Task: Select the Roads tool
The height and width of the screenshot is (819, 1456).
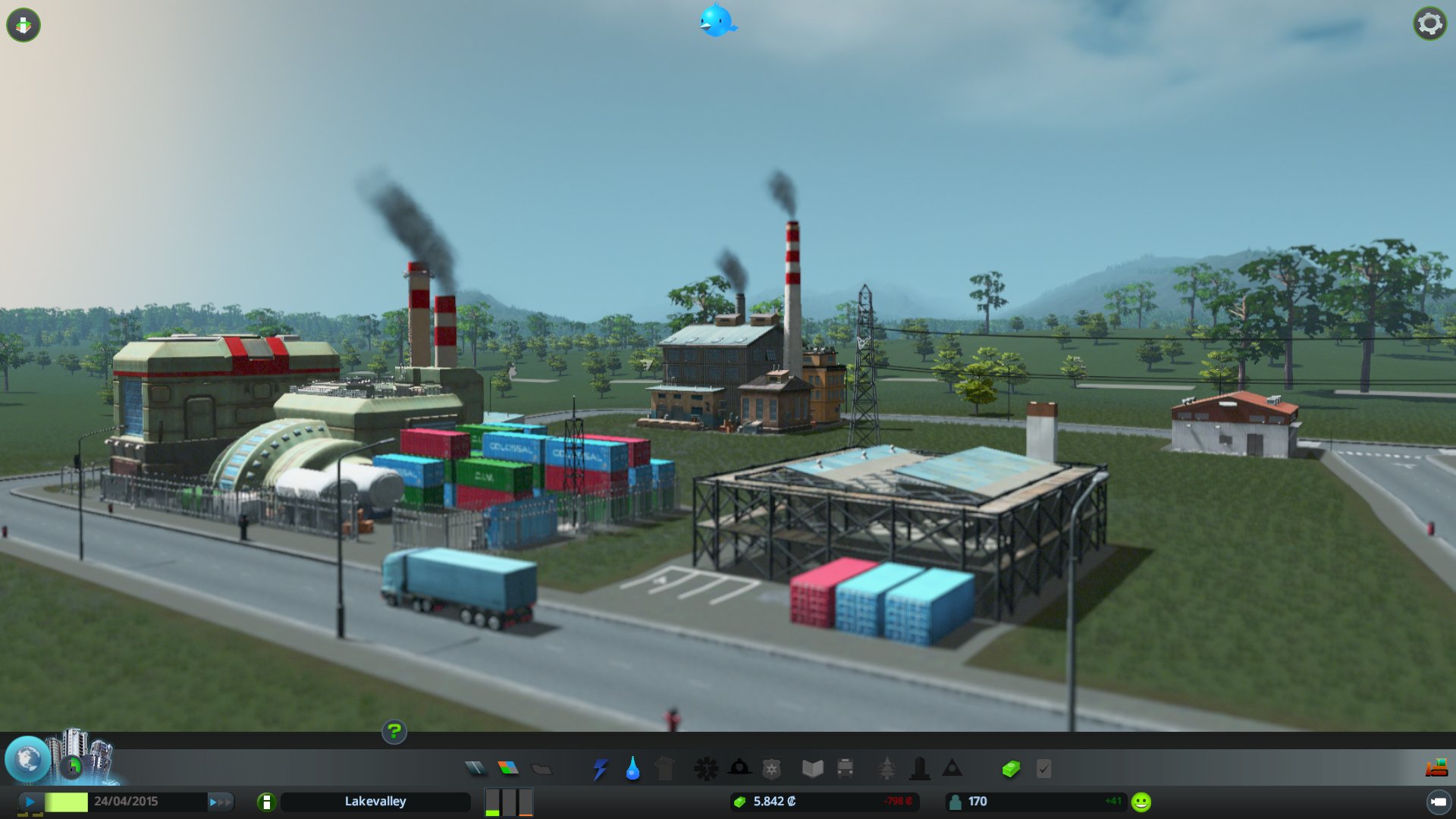Action: [478, 768]
